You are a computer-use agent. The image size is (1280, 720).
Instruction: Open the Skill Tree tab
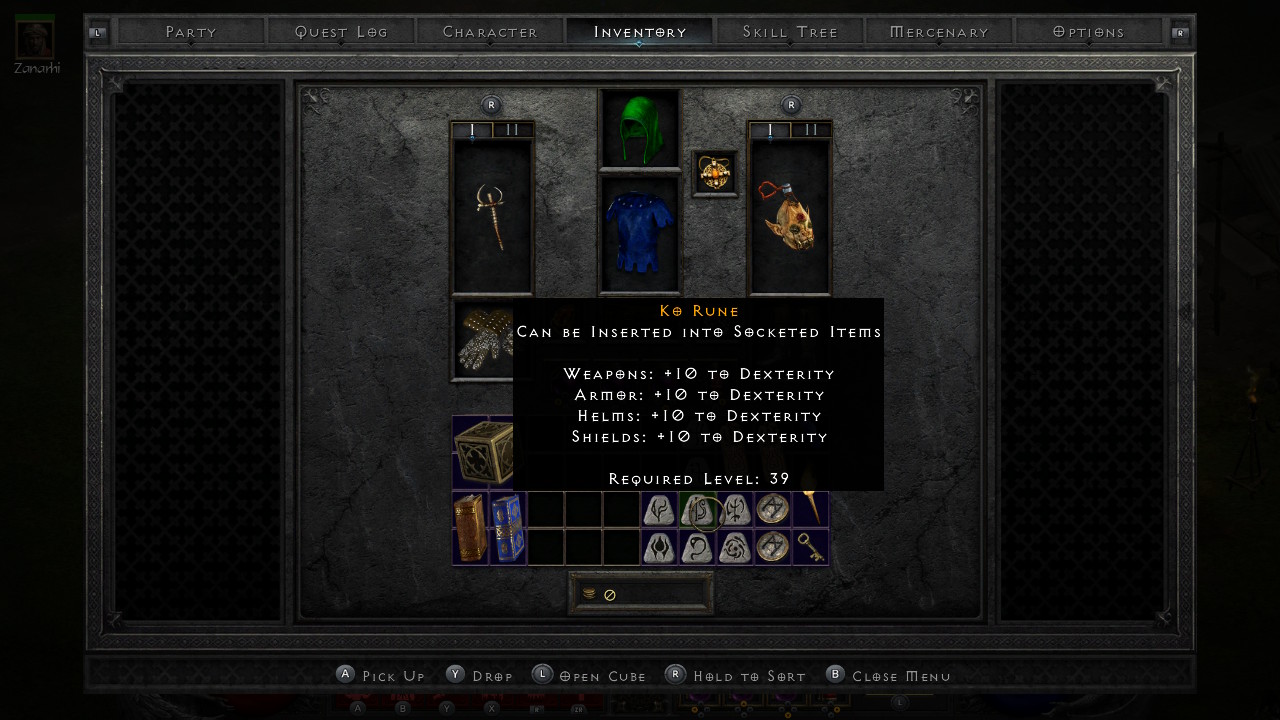[790, 32]
